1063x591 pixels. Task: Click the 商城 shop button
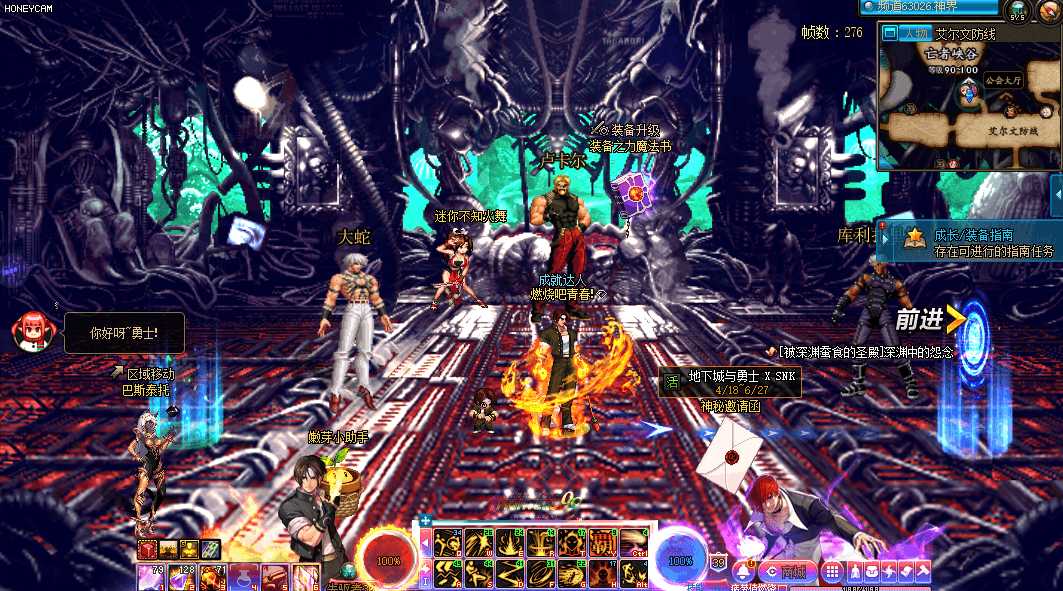click(x=790, y=572)
